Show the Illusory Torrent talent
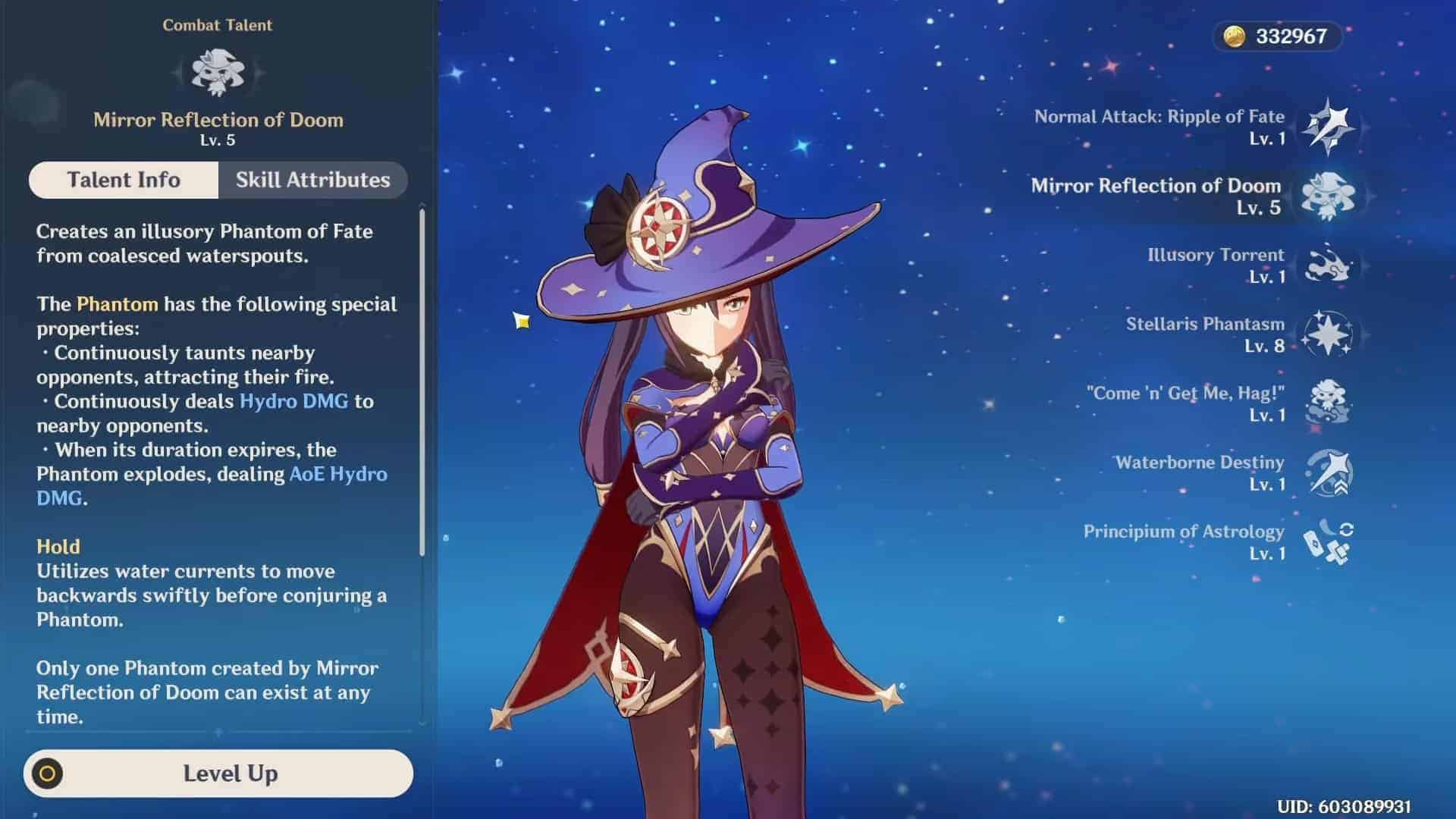This screenshot has height=819, width=1456. point(1328,265)
